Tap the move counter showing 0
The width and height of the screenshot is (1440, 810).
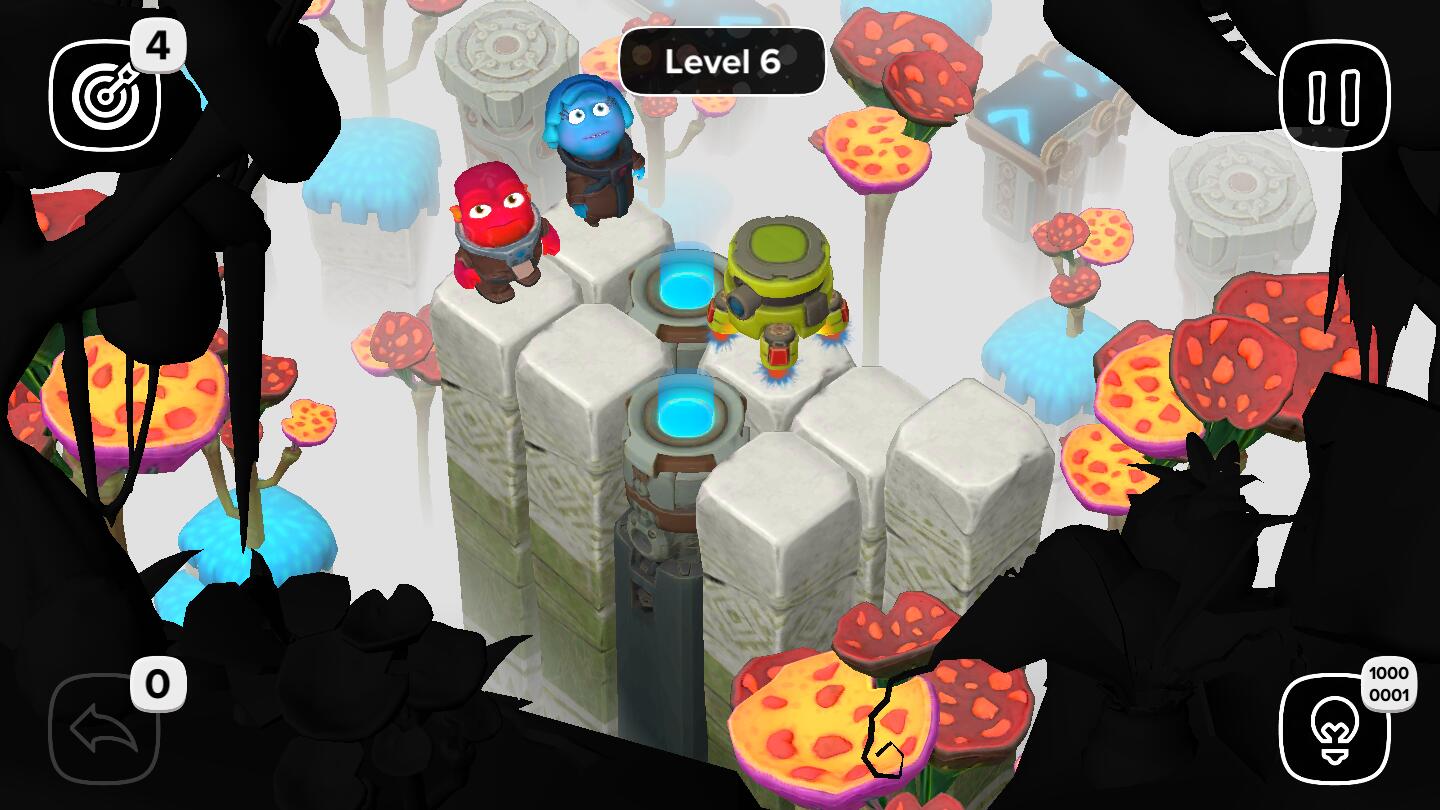pos(160,683)
